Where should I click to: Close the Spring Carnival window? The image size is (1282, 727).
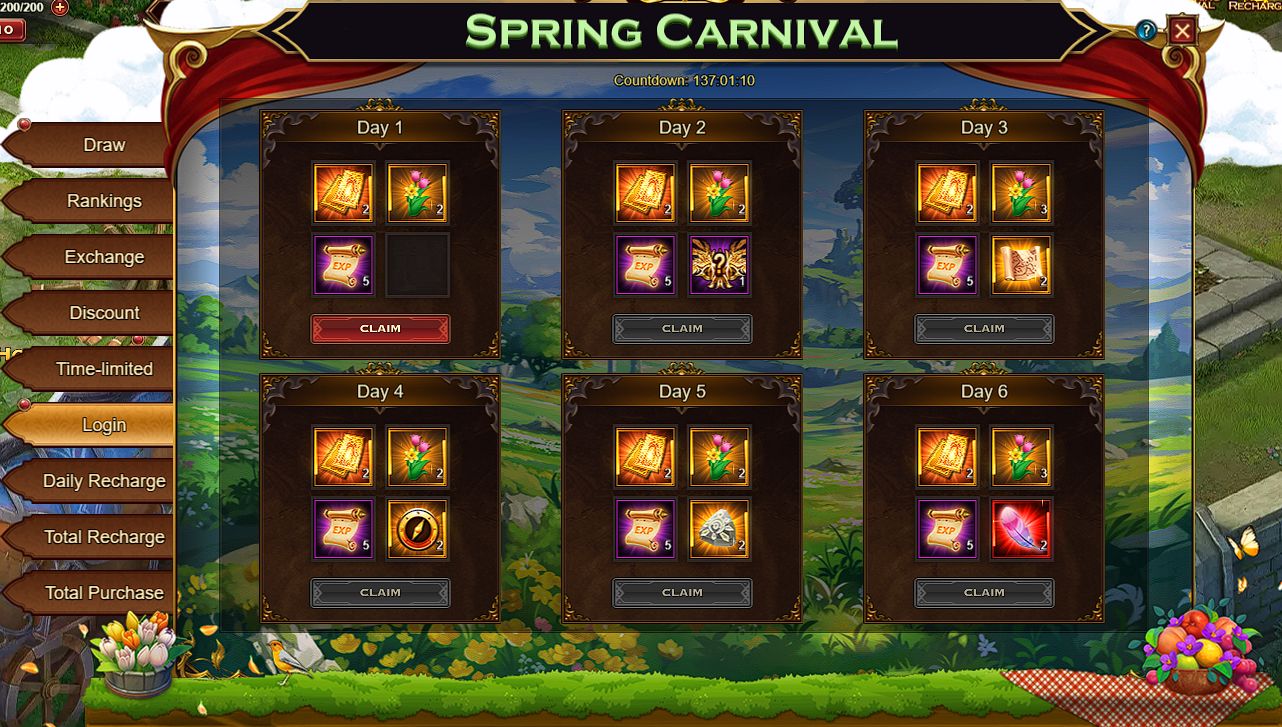point(1183,31)
